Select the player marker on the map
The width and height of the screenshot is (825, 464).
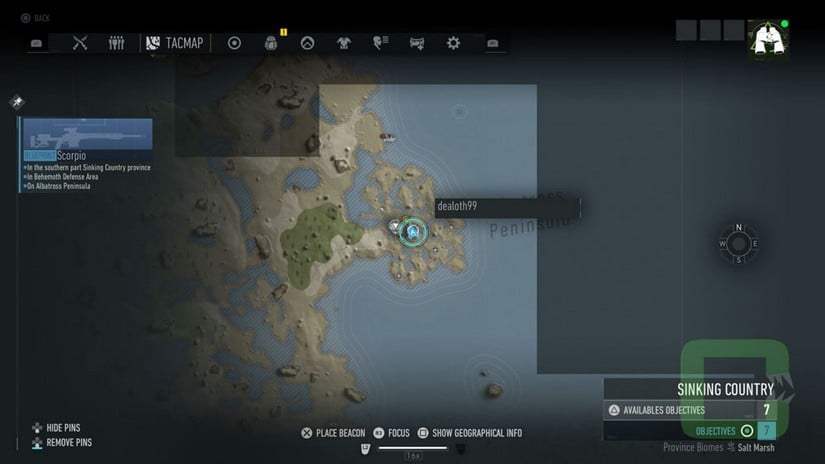point(412,232)
